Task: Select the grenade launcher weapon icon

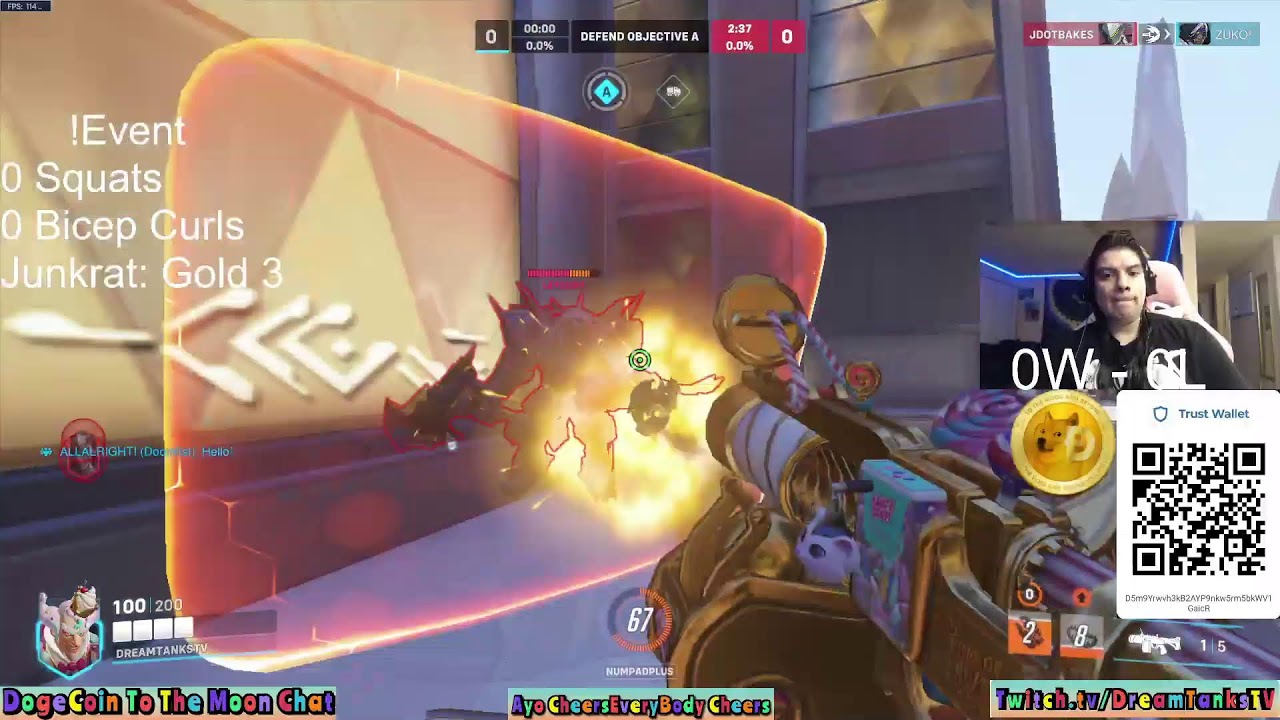Action: tap(1154, 642)
